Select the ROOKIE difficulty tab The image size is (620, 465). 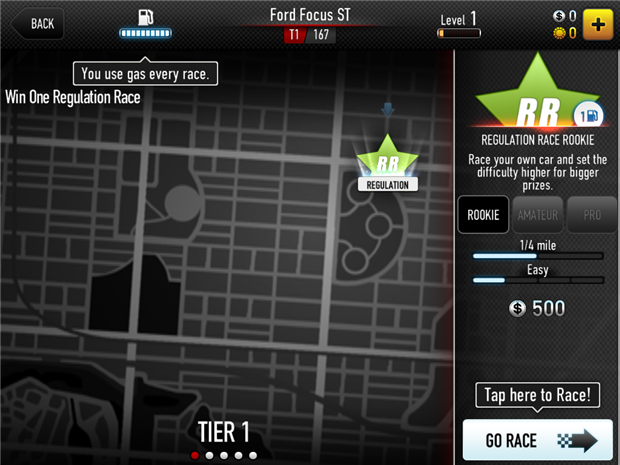tap(483, 215)
